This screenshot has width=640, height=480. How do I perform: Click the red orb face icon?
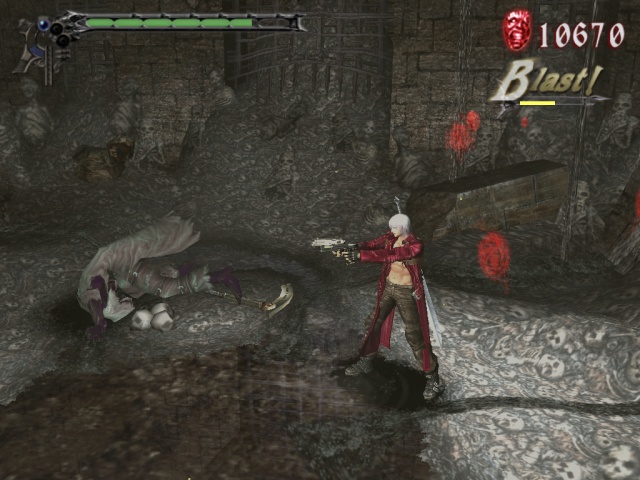point(517,31)
